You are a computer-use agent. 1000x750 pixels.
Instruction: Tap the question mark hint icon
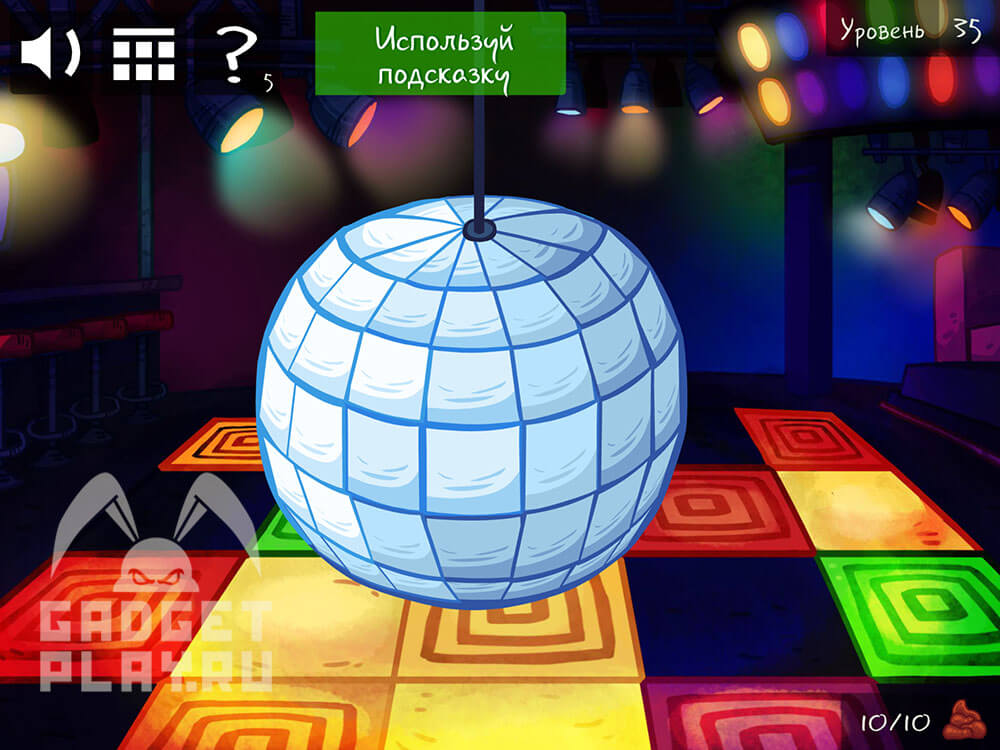(236, 54)
